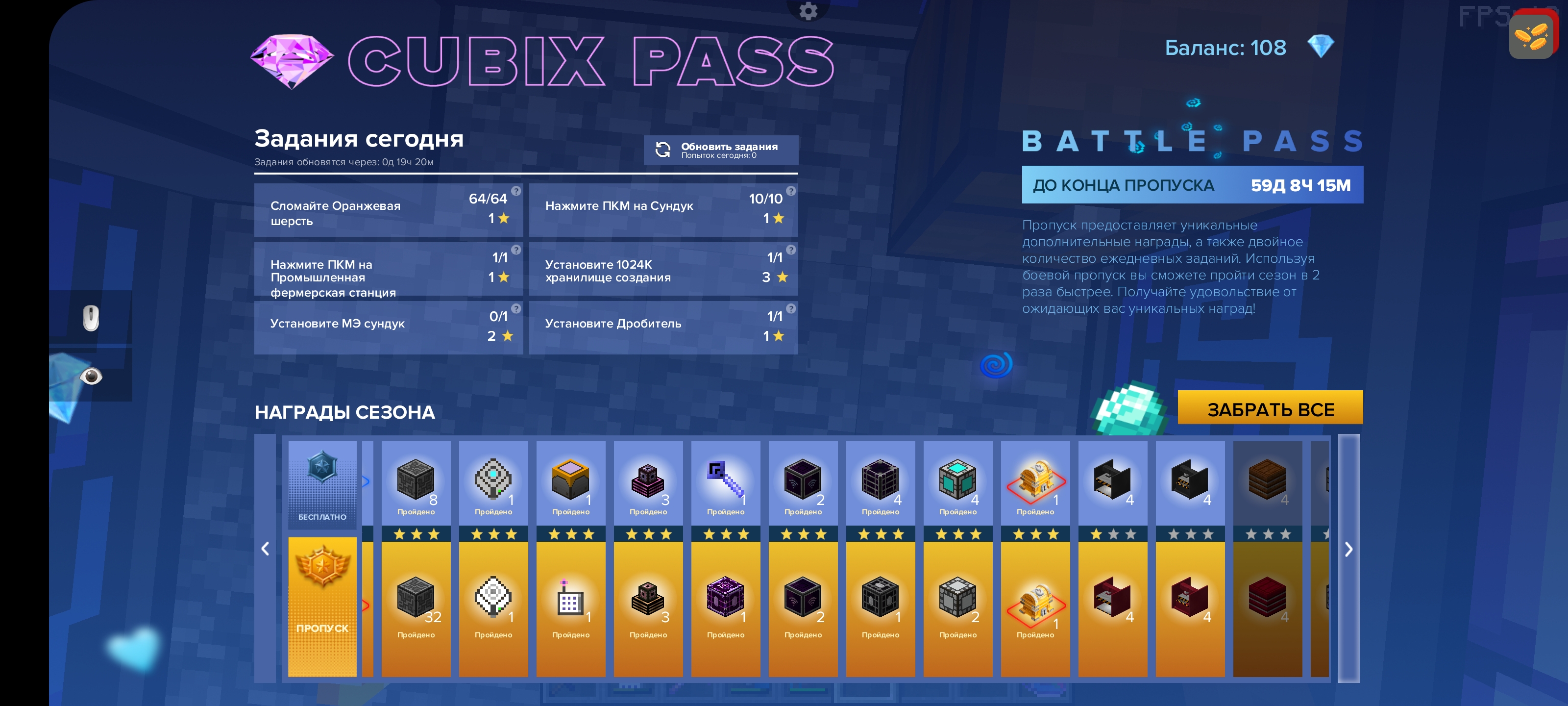Open the Установите 1024K хранилище task
Viewport: 1568px width, 706px height.
pos(663,269)
